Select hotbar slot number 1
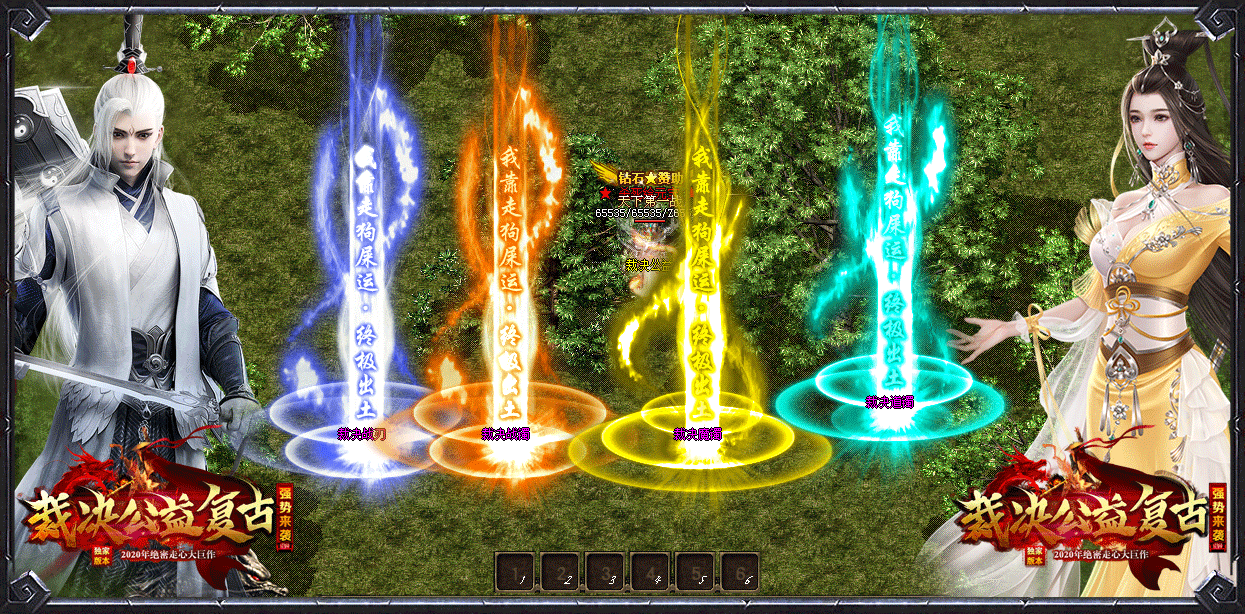The width and height of the screenshot is (1245, 614). pyautogui.click(x=513, y=572)
